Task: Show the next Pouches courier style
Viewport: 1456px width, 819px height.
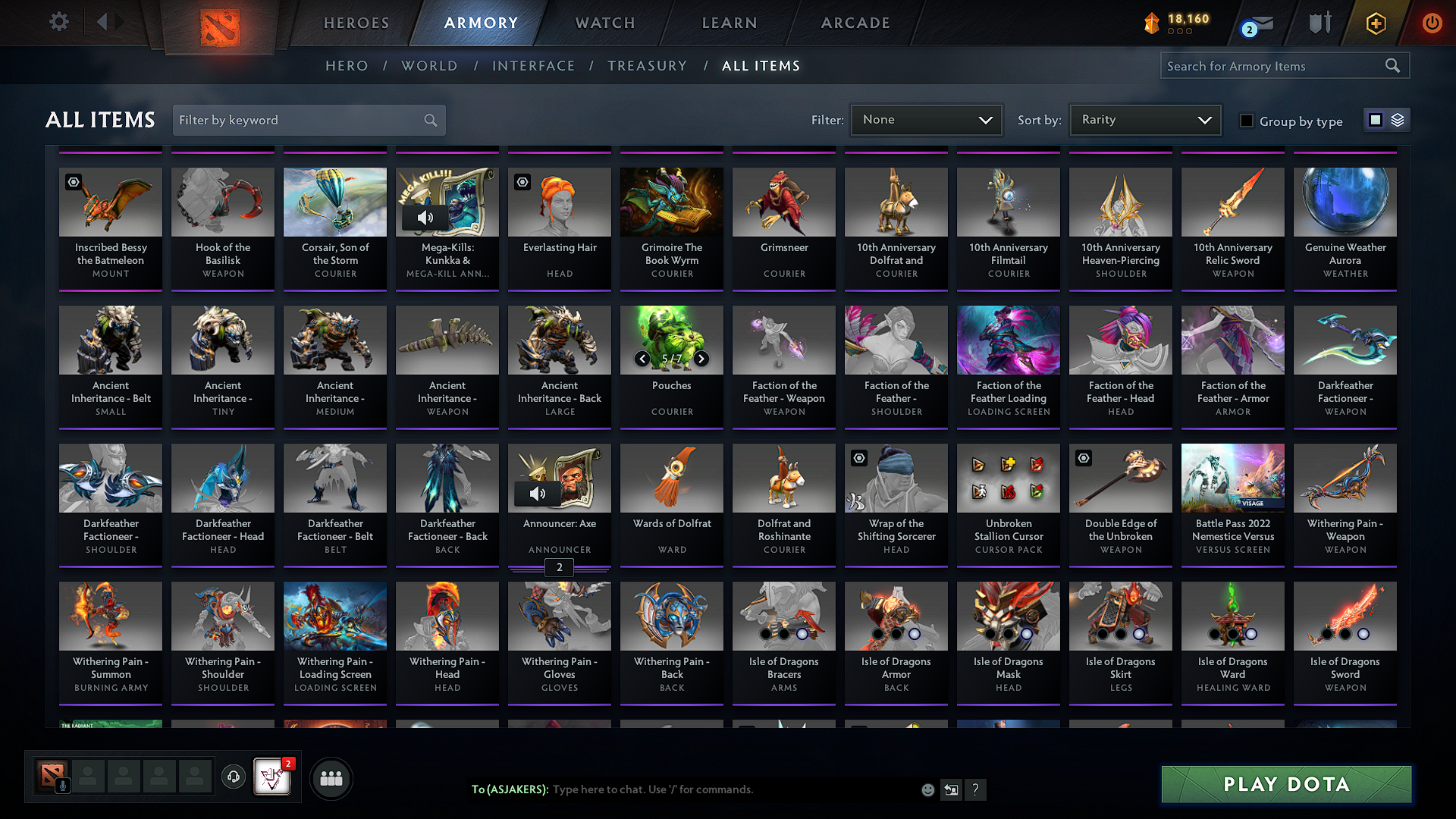Action: (x=701, y=359)
